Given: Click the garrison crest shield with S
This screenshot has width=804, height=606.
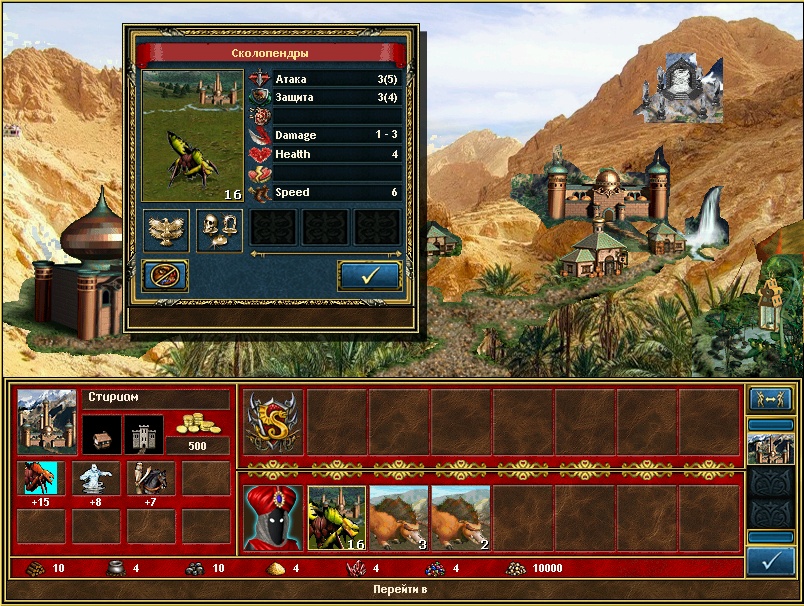Looking at the screenshot, I should pyautogui.click(x=273, y=420).
